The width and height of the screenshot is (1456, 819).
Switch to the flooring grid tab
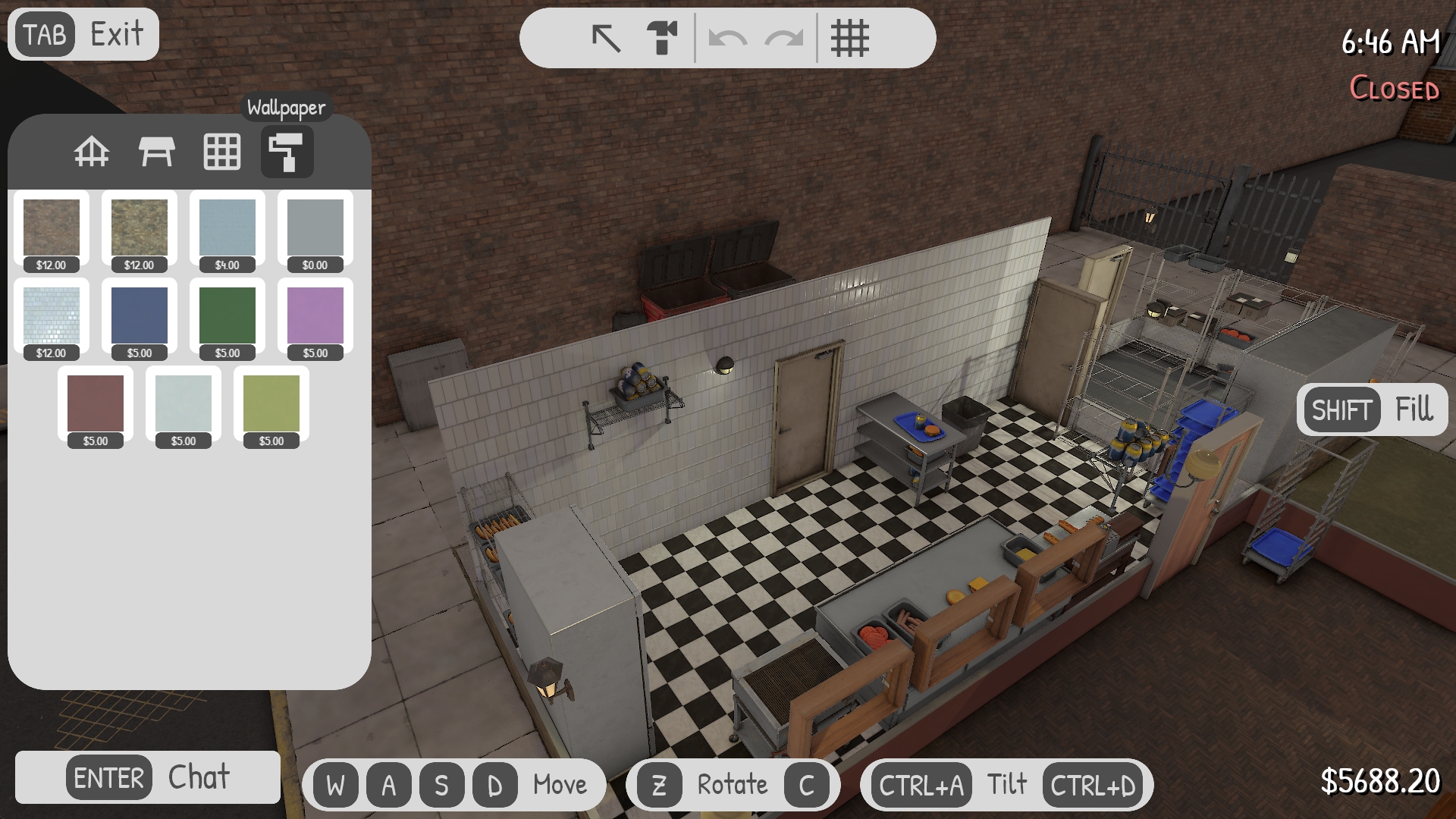point(222,152)
